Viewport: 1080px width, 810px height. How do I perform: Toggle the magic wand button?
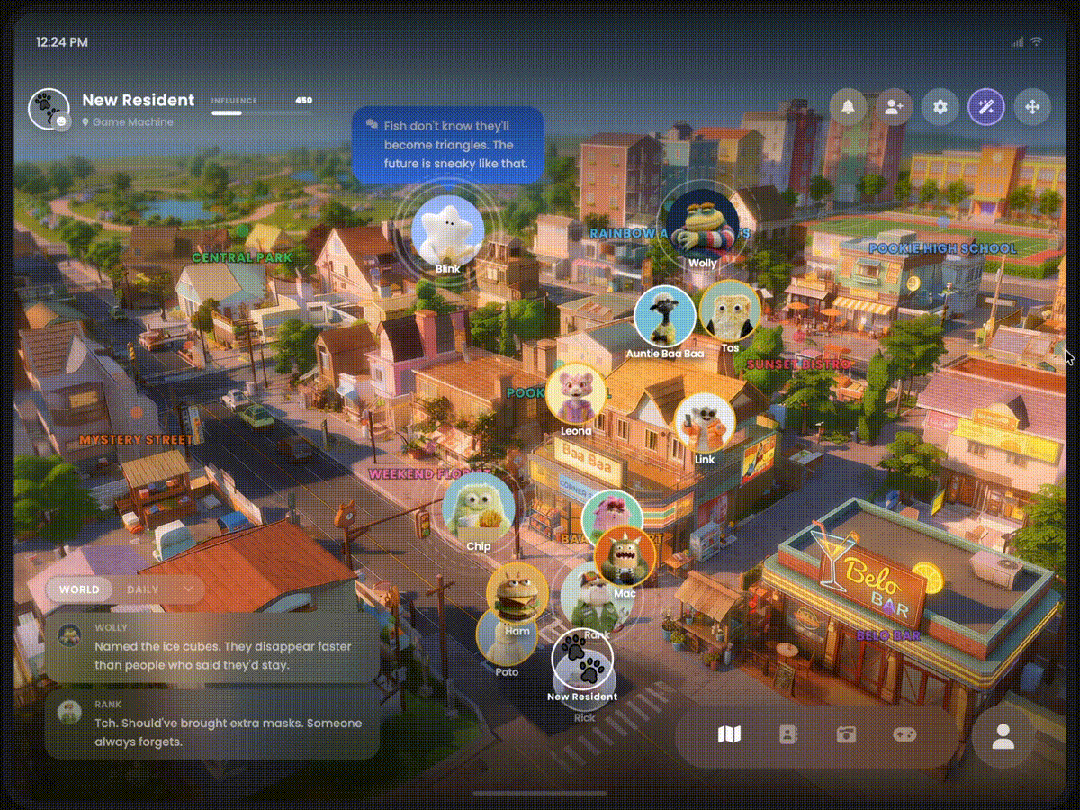(986, 106)
